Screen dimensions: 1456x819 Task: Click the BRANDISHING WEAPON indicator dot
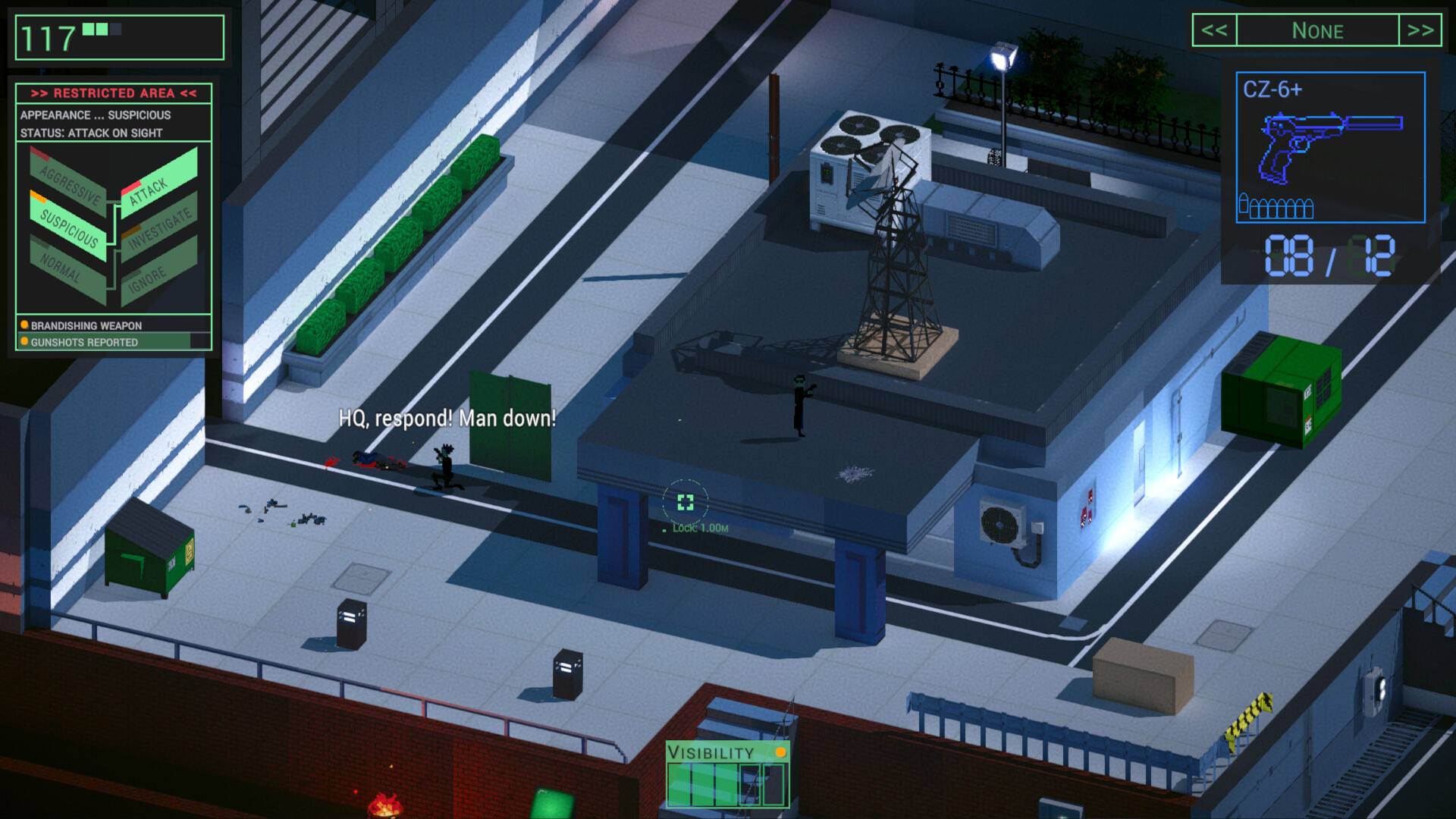coord(24,325)
